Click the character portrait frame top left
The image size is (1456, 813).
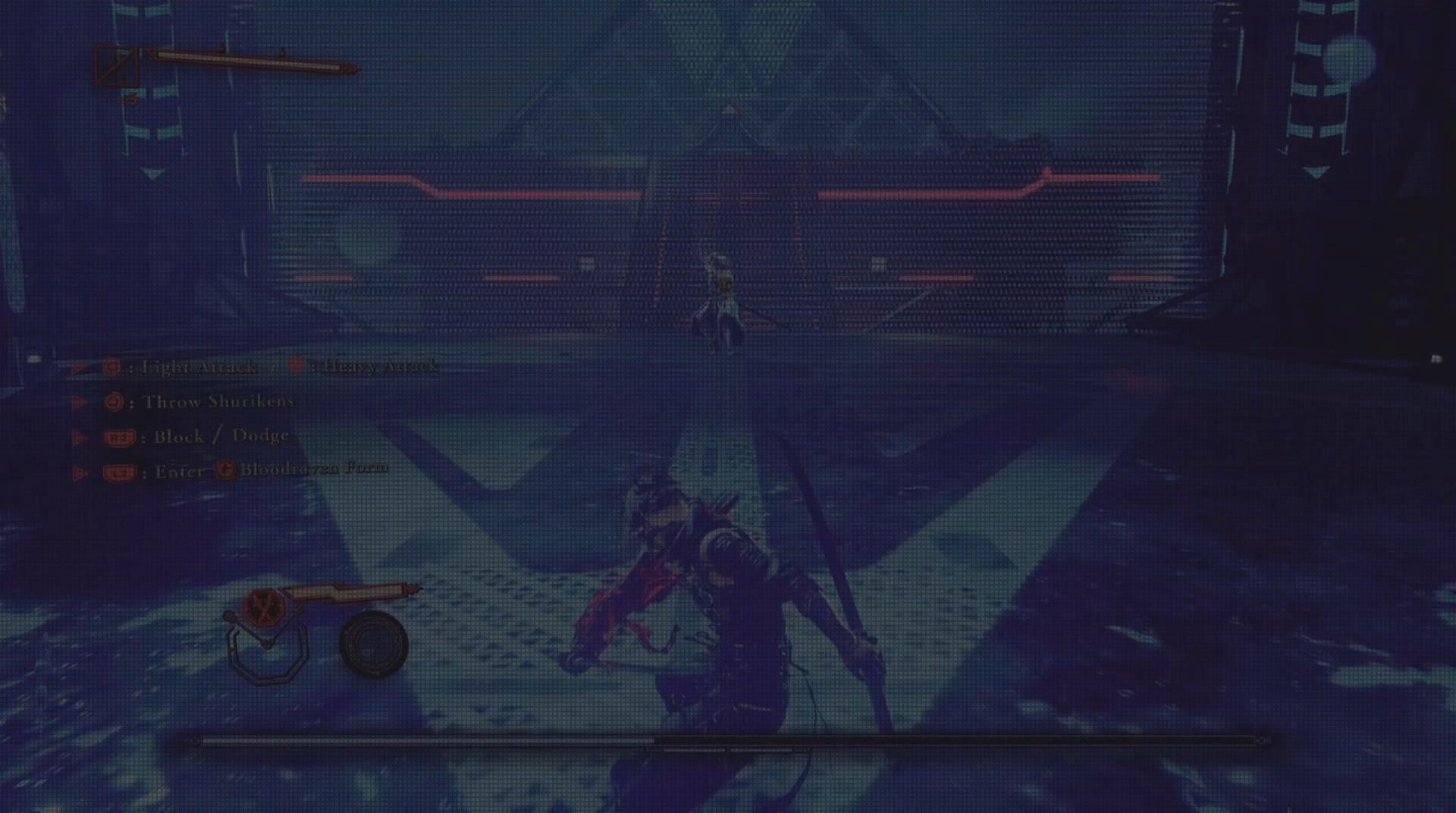tap(116, 66)
